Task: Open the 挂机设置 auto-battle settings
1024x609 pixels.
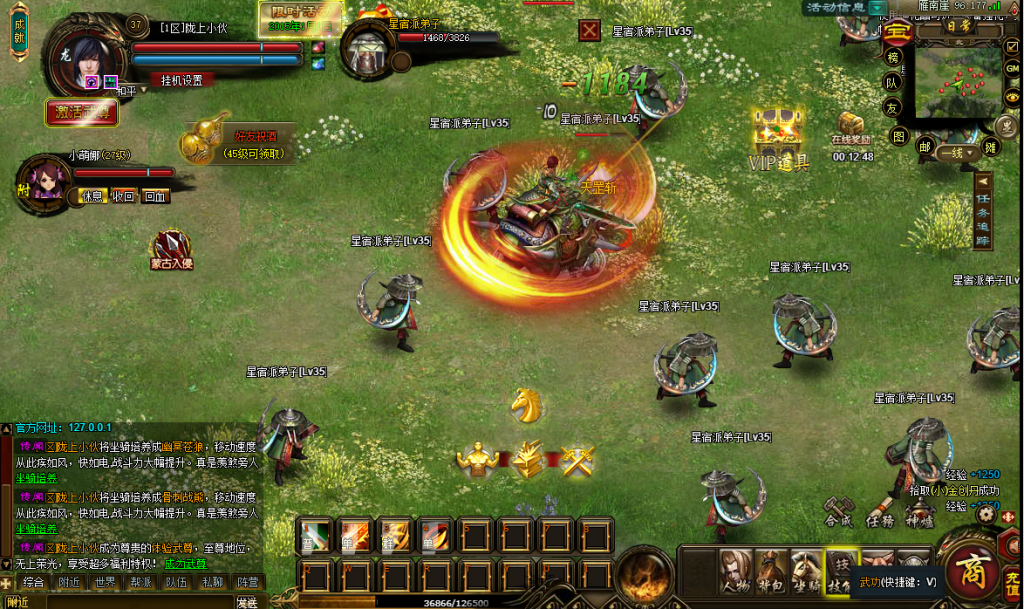Action: pos(181,80)
